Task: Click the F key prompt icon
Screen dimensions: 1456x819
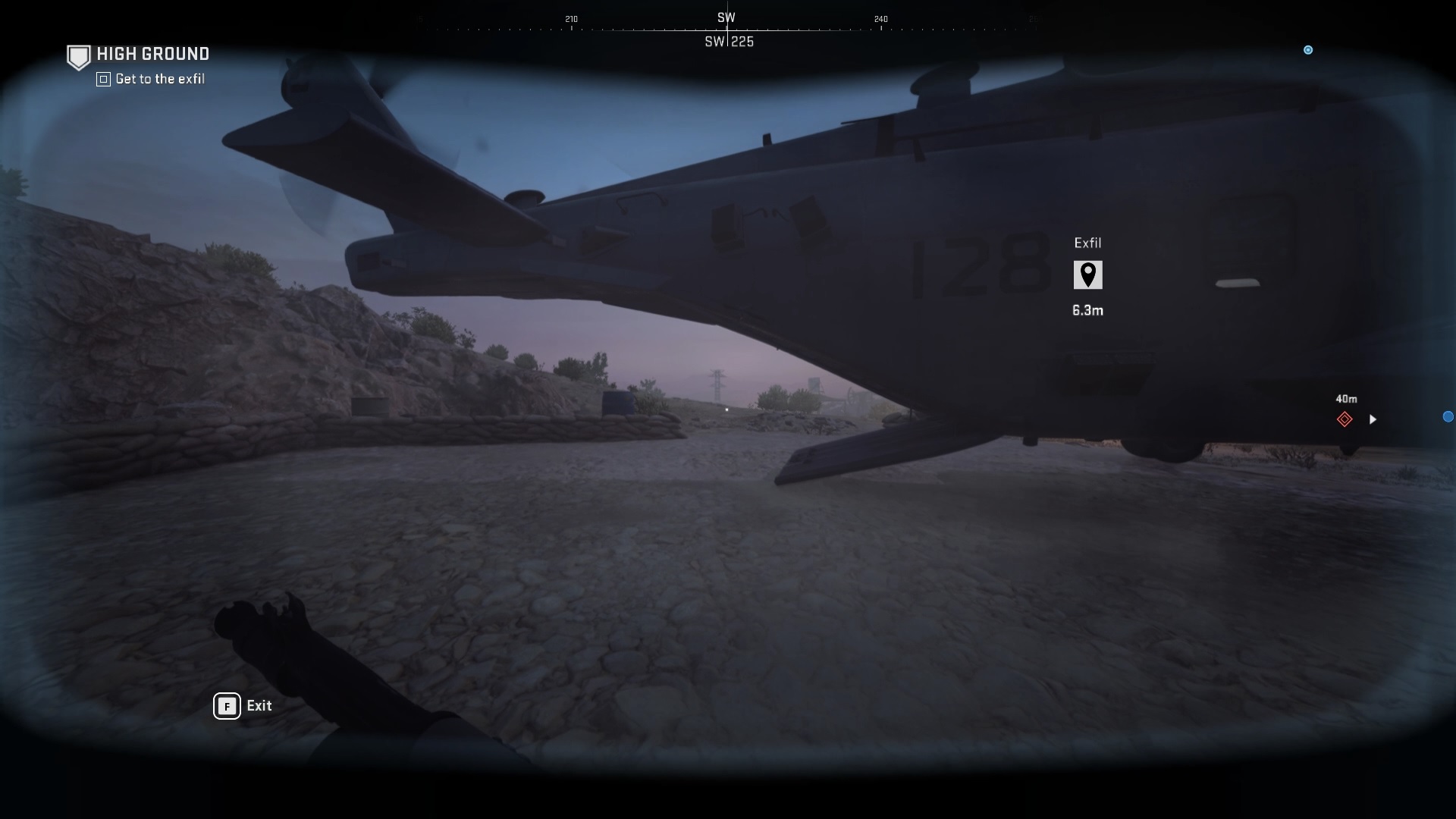Action: click(226, 706)
